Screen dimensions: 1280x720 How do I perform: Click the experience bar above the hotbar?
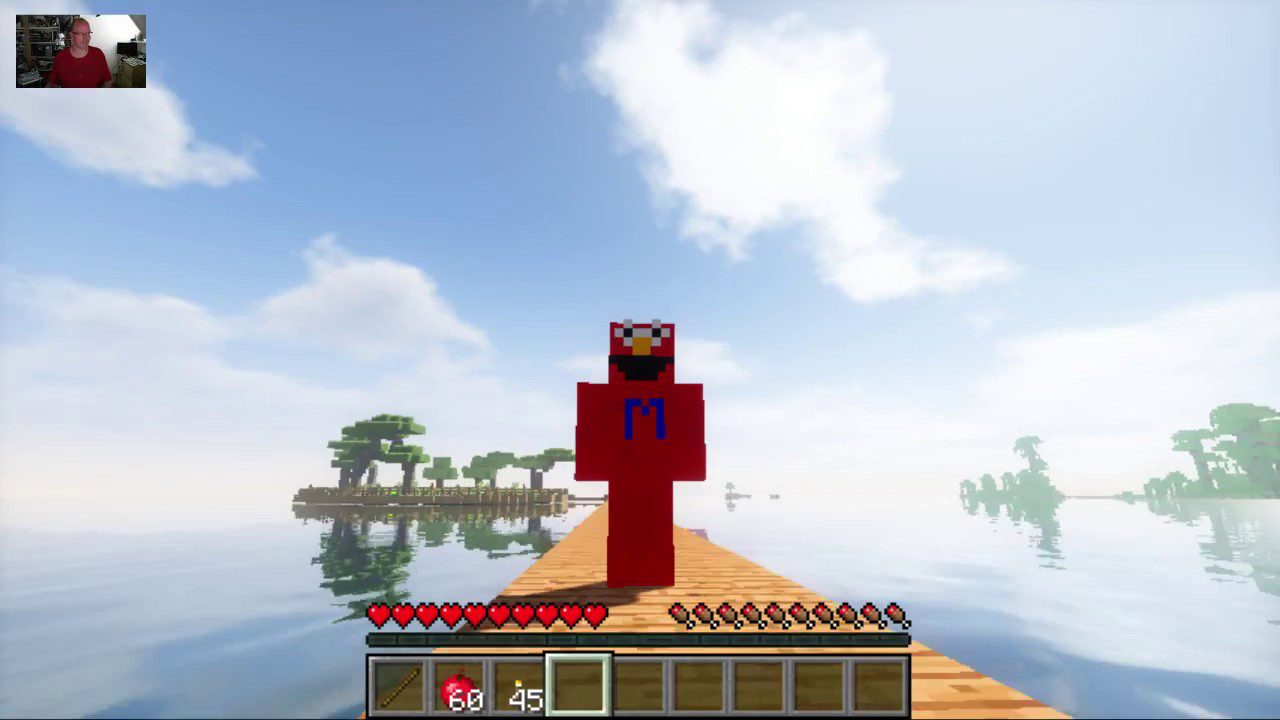coord(640,637)
